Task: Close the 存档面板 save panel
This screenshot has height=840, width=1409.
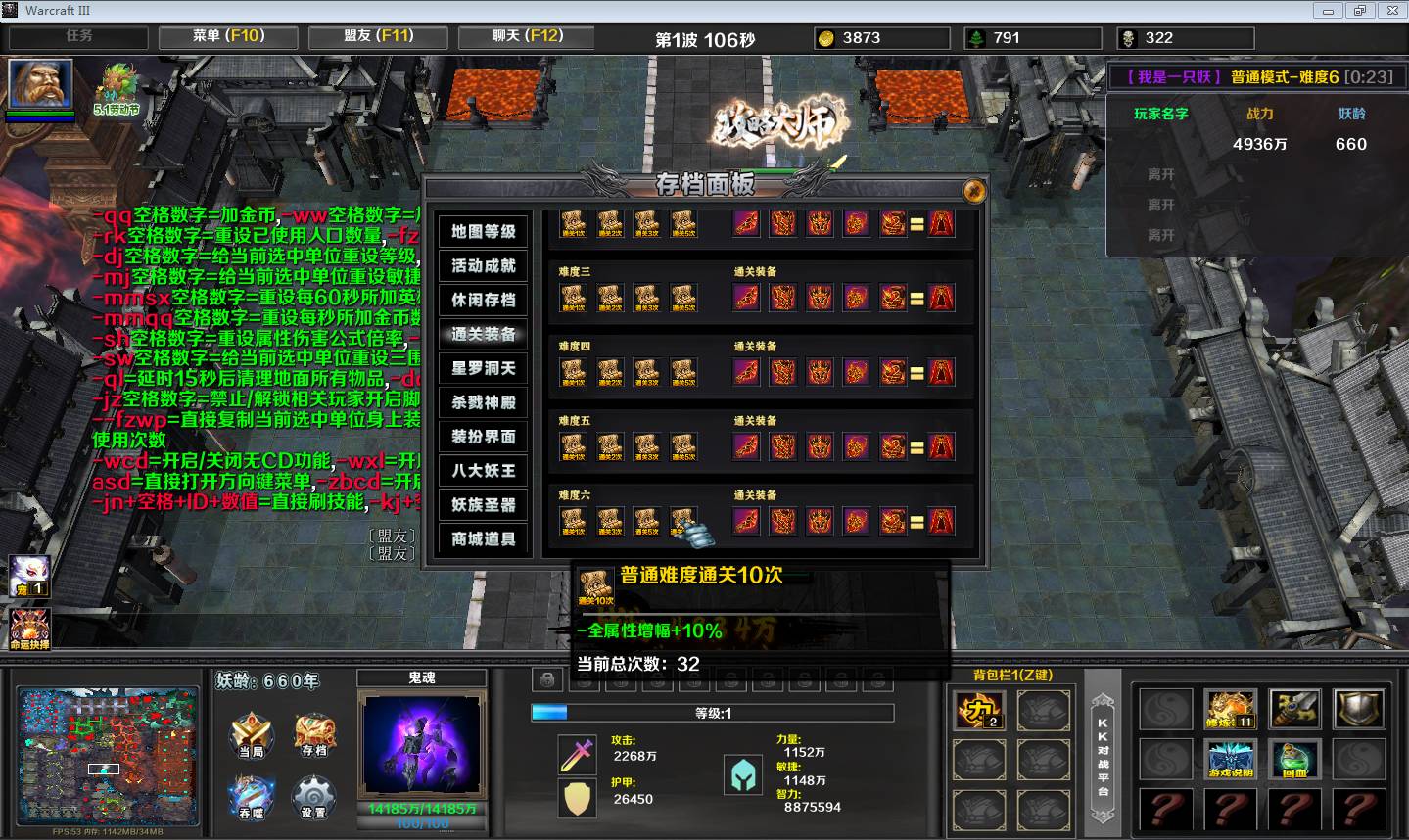Action: 973,190
